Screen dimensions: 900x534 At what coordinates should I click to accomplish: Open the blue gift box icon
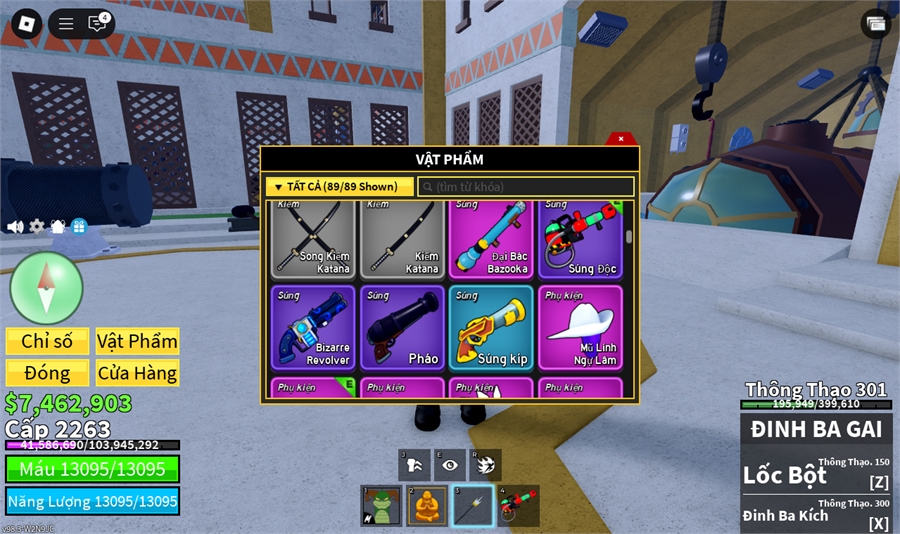pyautogui.click(x=79, y=227)
